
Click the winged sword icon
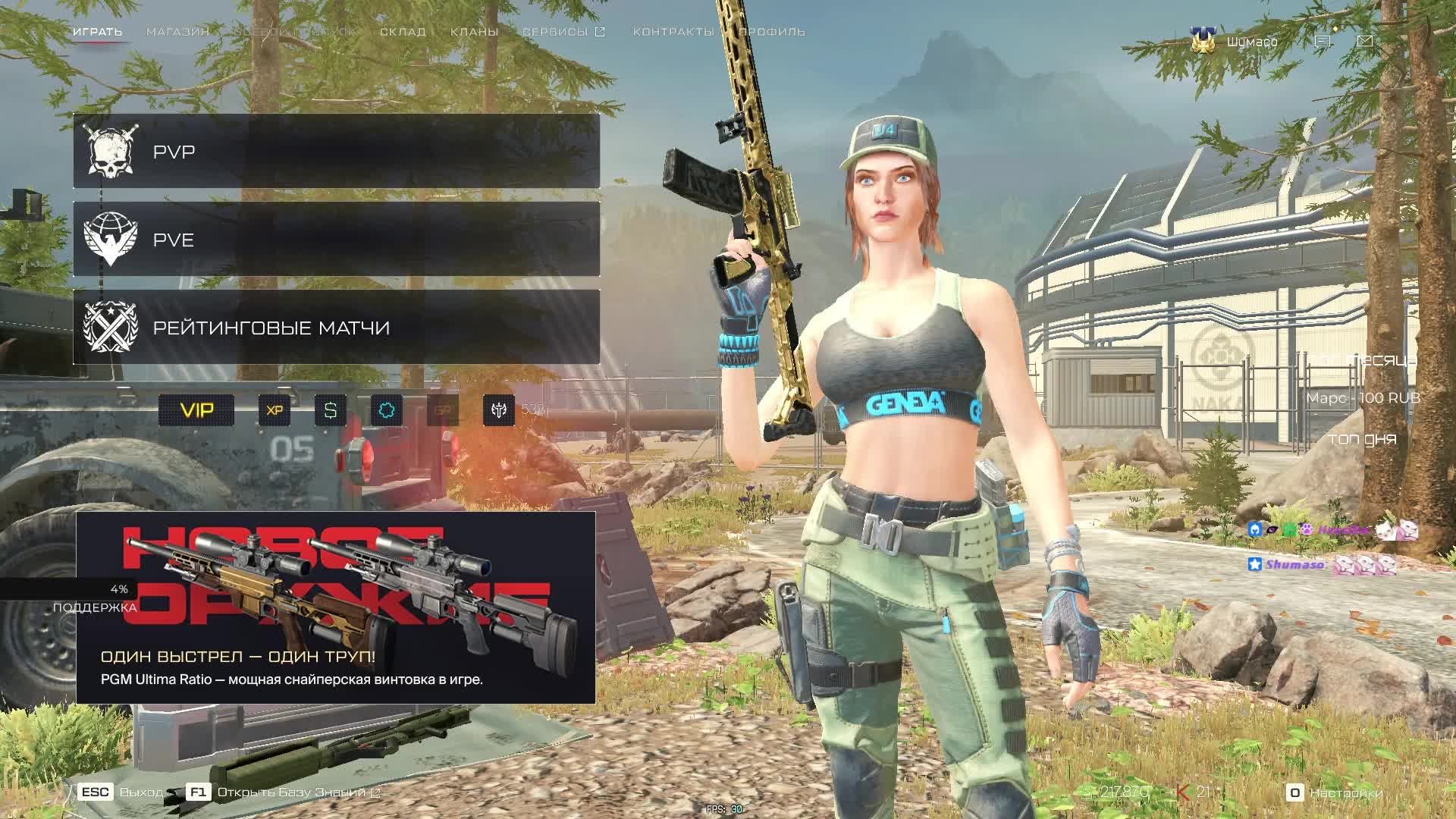click(x=499, y=410)
